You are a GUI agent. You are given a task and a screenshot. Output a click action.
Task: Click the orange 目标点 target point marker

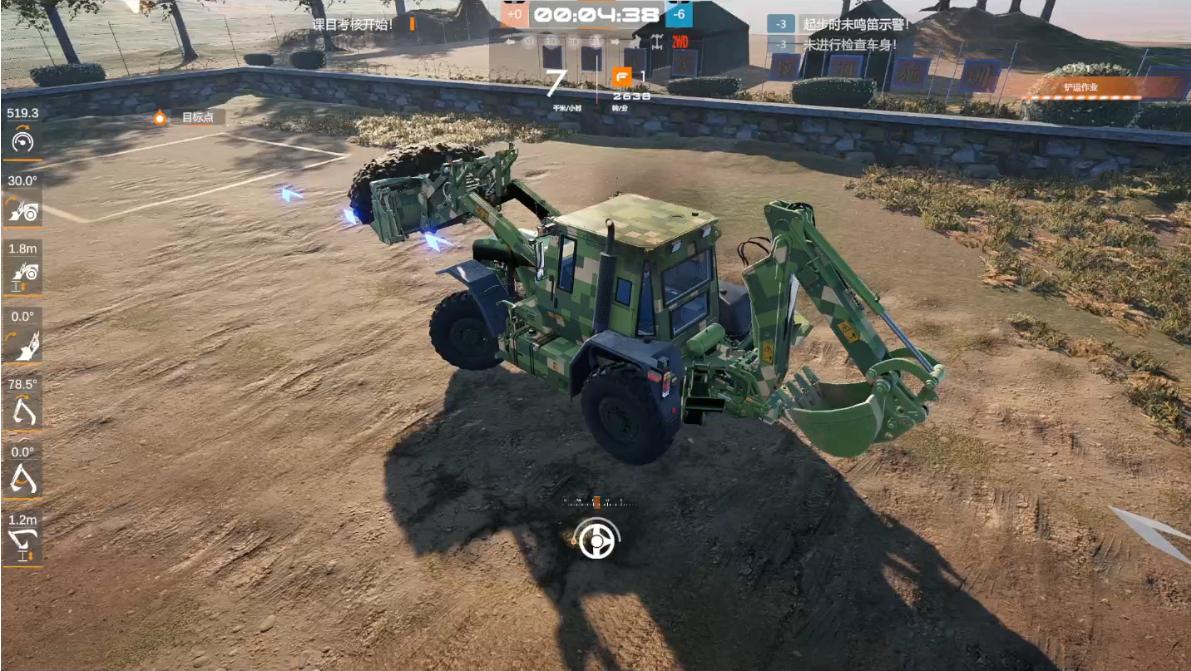[x=160, y=118]
